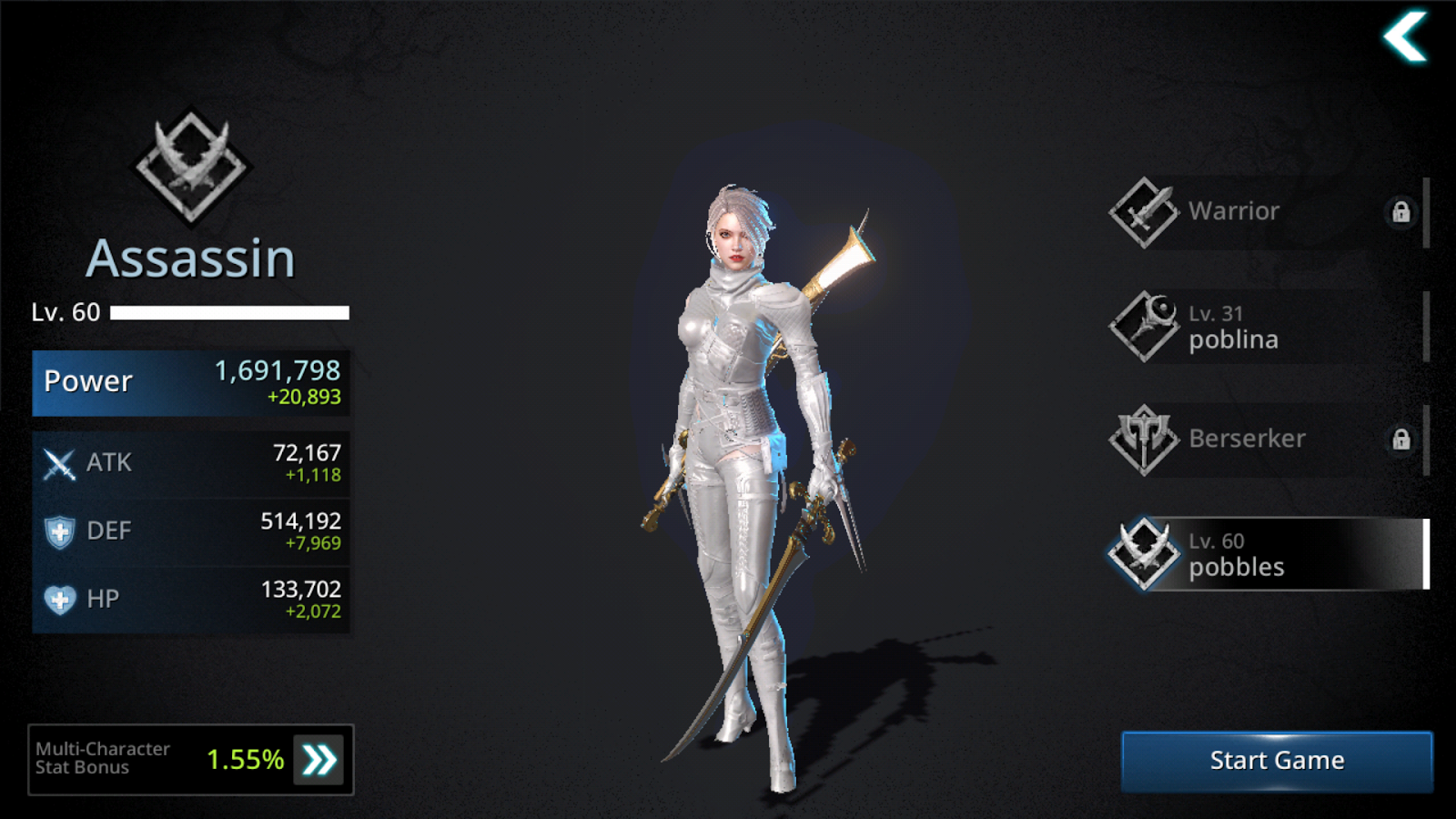Choose the Lv. 31 poblina character
This screenshot has width=1456, height=819.
[x=1265, y=327]
